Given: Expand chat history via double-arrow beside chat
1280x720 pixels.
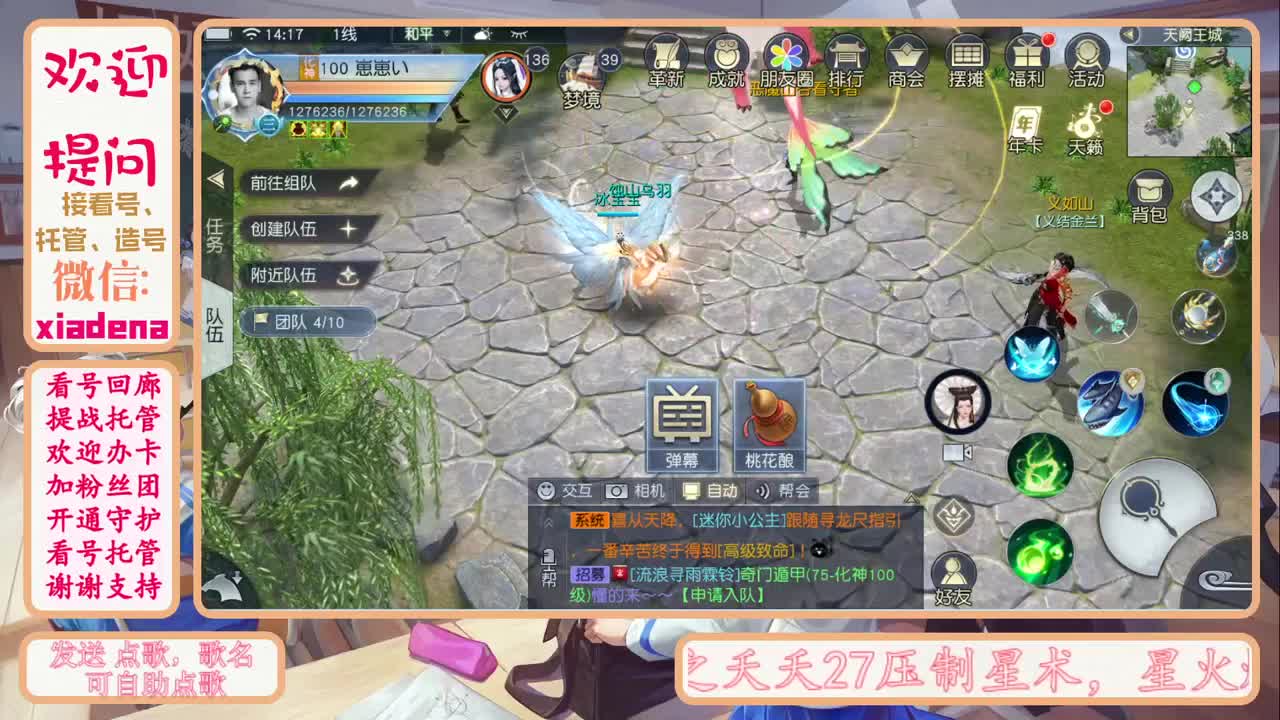Looking at the screenshot, I should click(x=549, y=522).
